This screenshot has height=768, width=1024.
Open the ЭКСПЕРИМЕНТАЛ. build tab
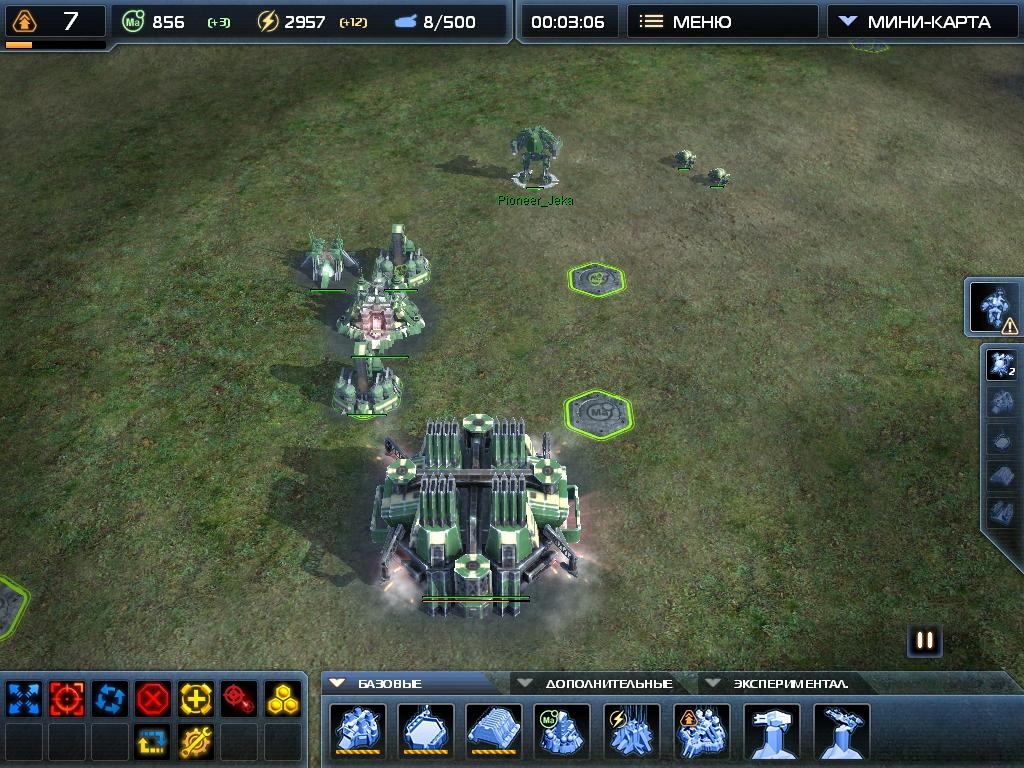click(x=780, y=684)
